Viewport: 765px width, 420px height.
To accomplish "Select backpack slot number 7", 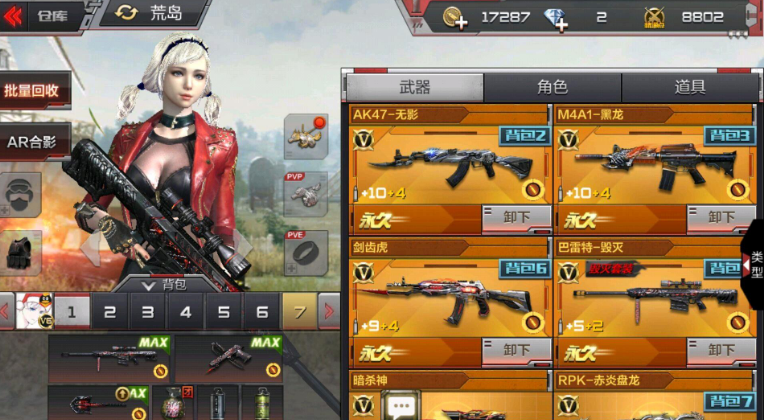I will 298,312.
